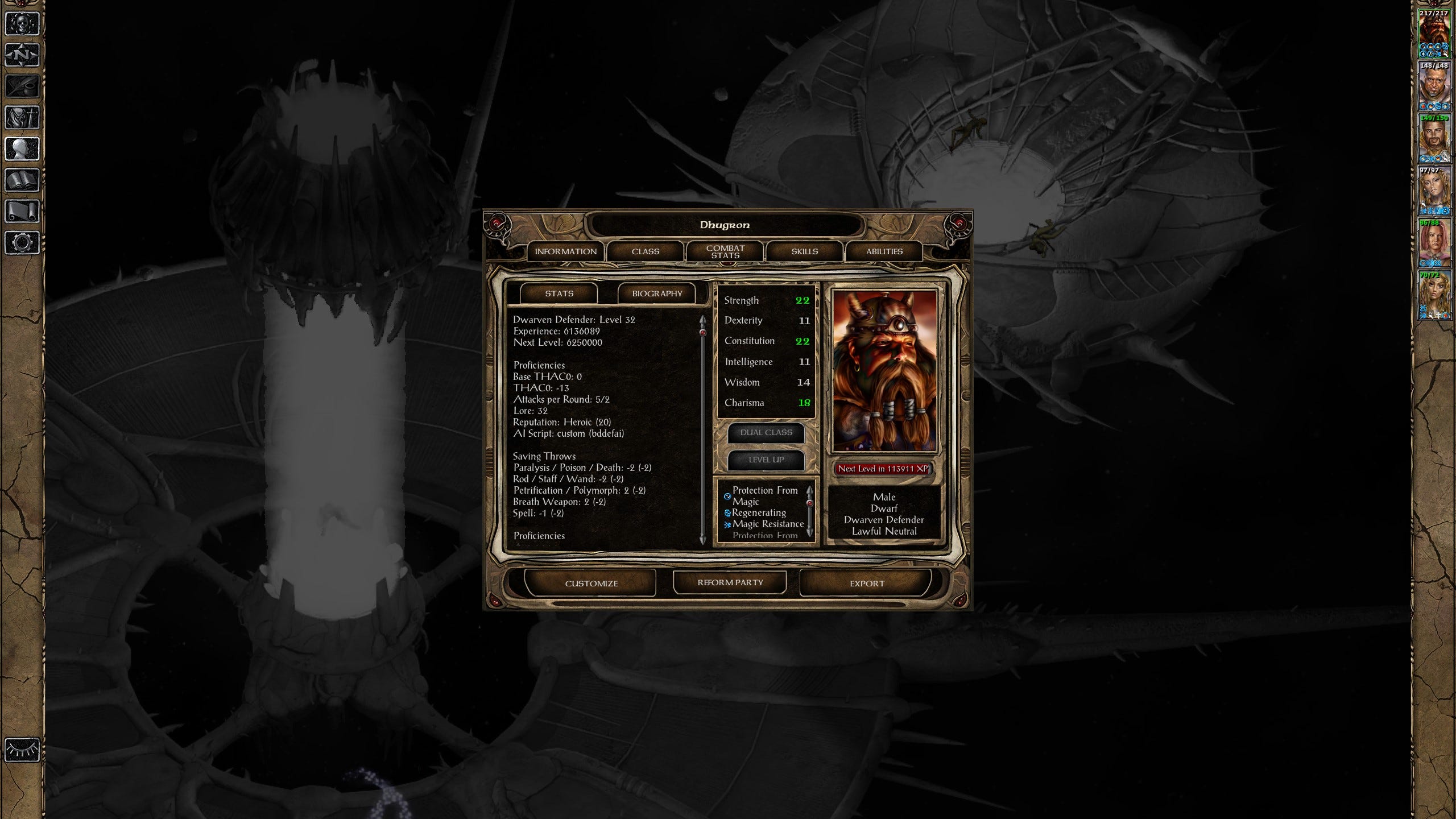
Task: Switch to the BIOGRAPHY tab
Action: [x=657, y=293]
